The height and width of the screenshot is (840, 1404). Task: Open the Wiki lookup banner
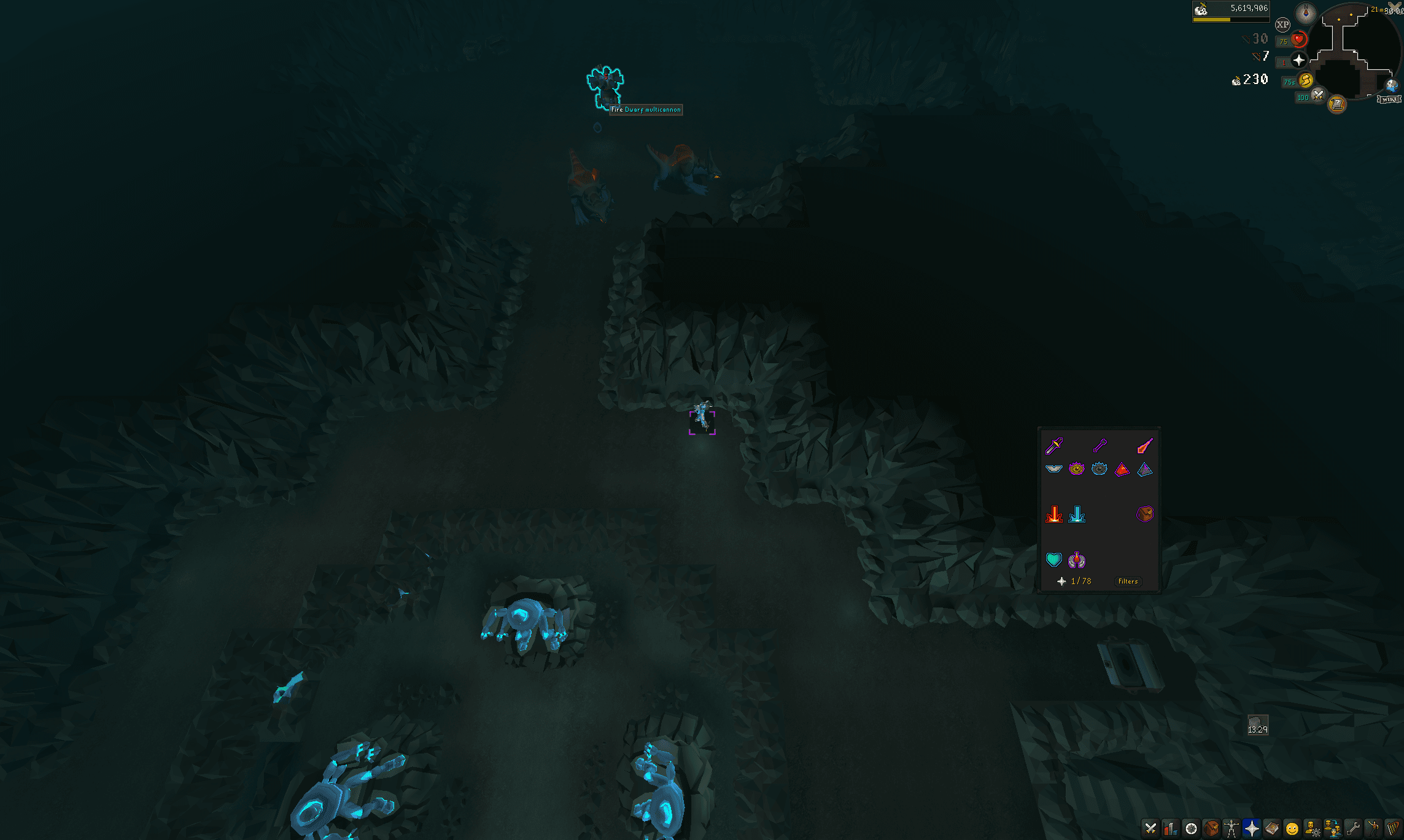coord(1388,99)
